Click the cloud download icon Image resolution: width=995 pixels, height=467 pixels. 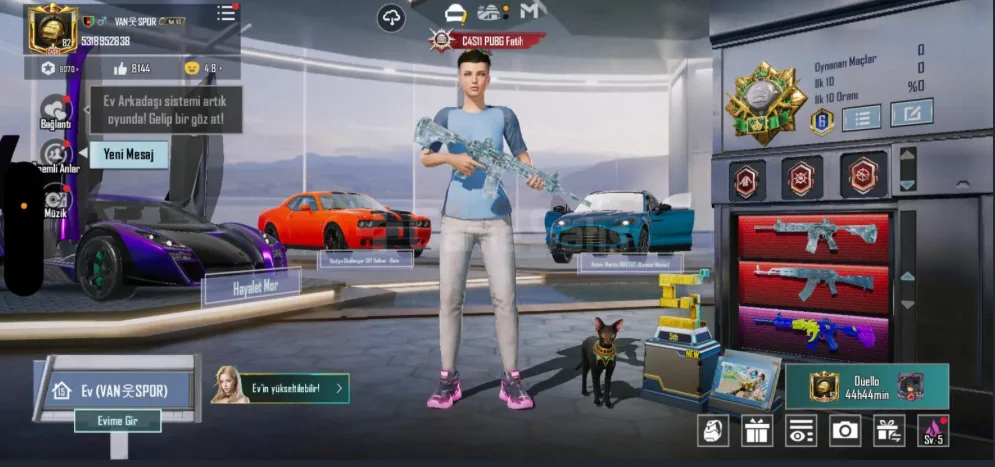coord(391,17)
